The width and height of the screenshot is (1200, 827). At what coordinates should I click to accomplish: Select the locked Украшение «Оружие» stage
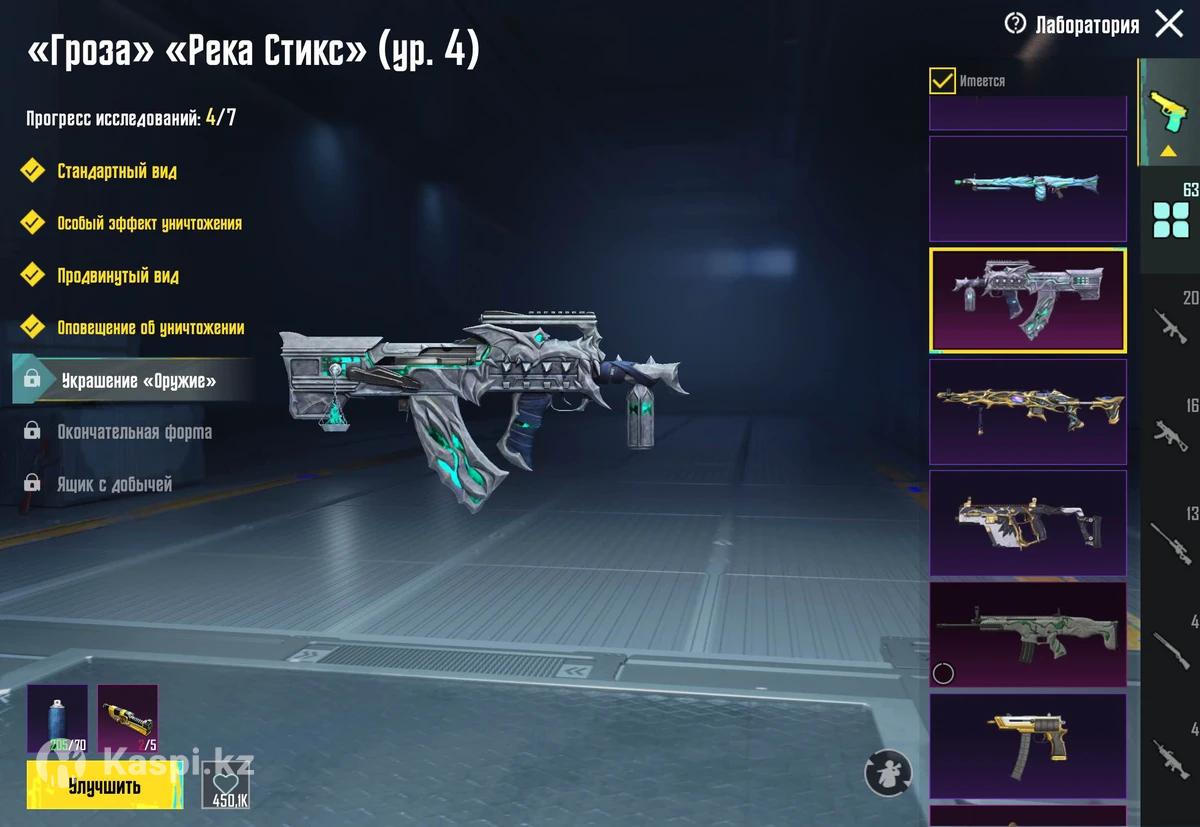(x=137, y=380)
